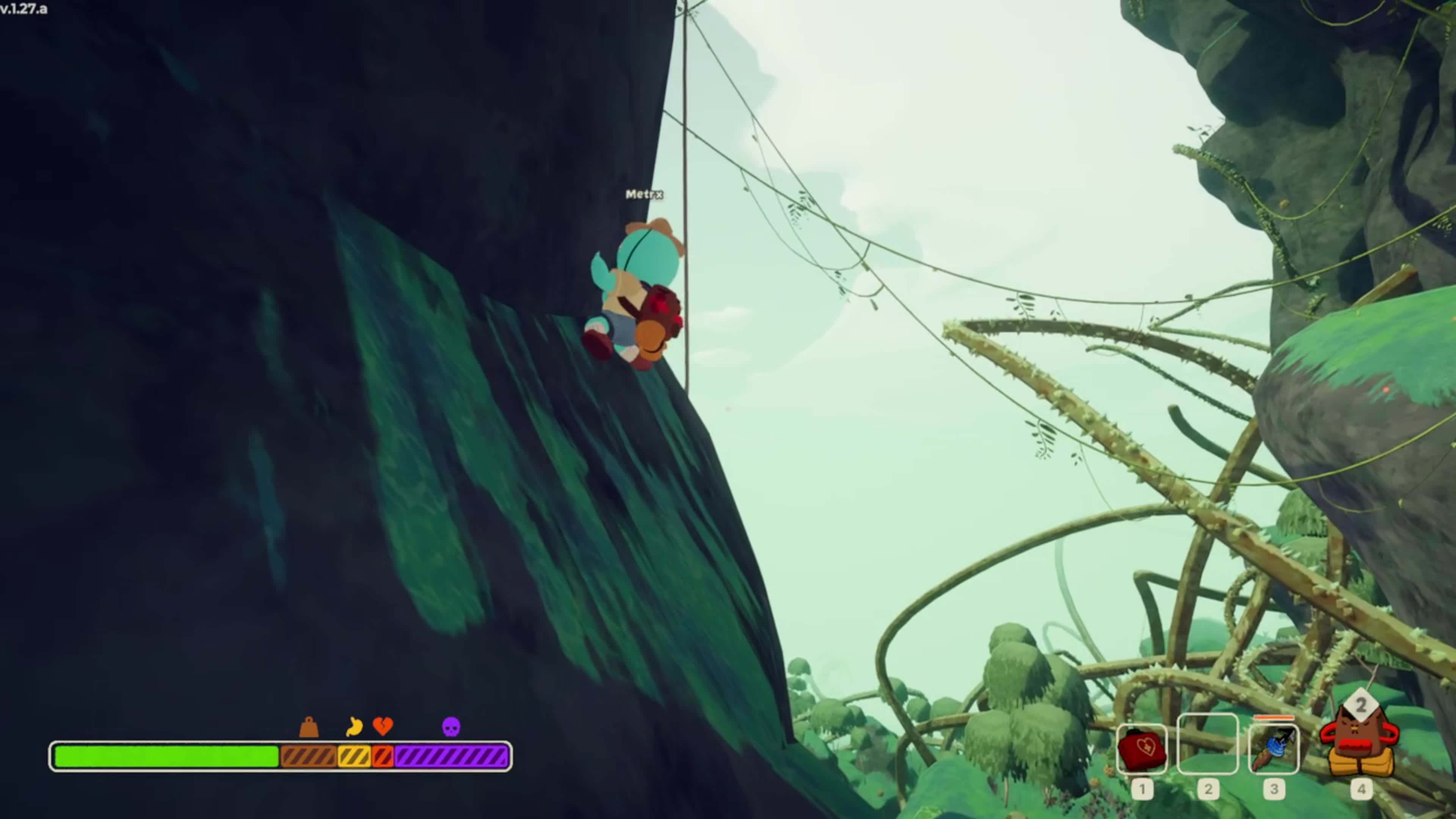
Task: Click the broken heart injury icon
Action: click(383, 726)
